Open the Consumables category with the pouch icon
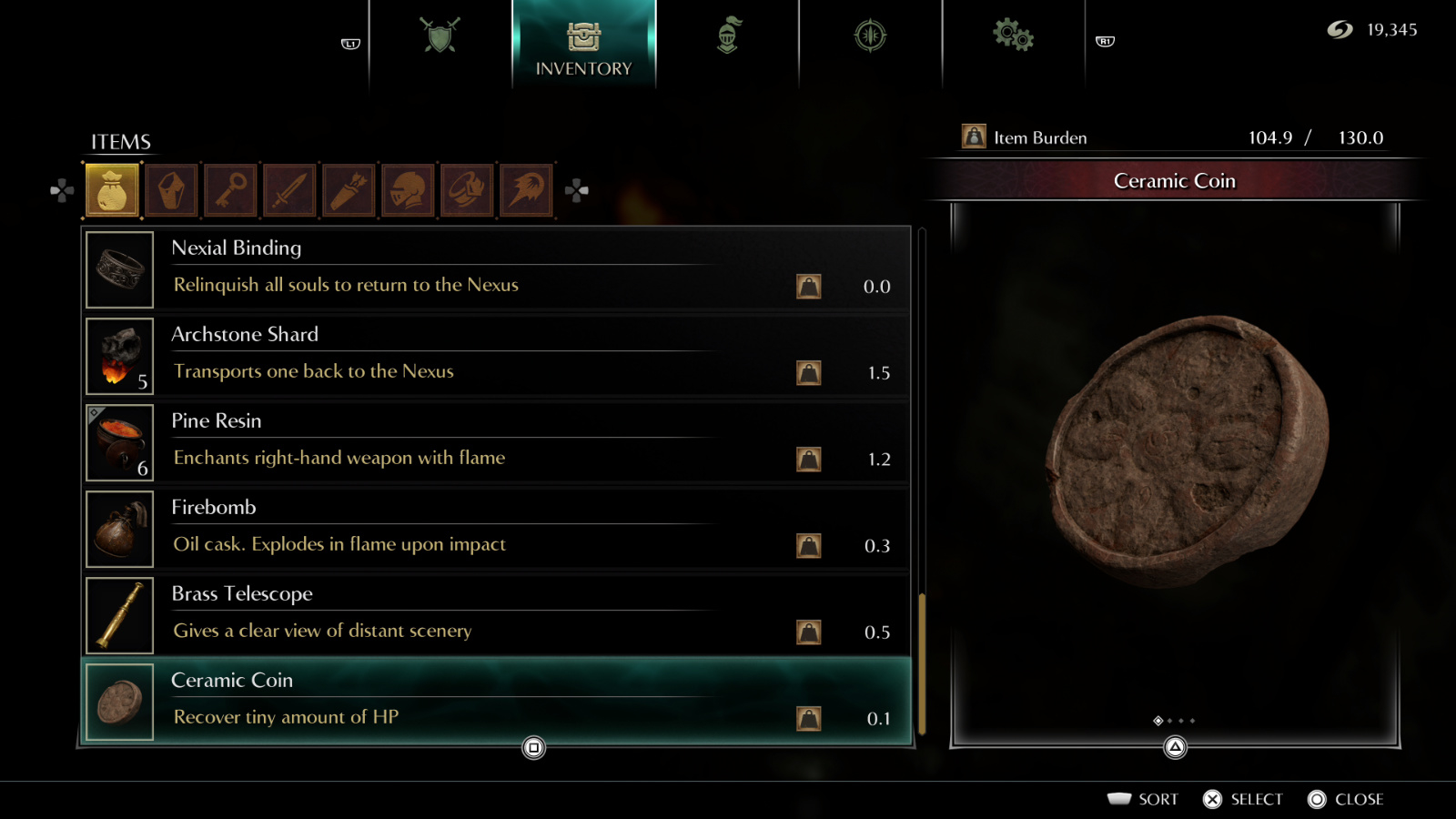The height and width of the screenshot is (819, 1456). 111,189
